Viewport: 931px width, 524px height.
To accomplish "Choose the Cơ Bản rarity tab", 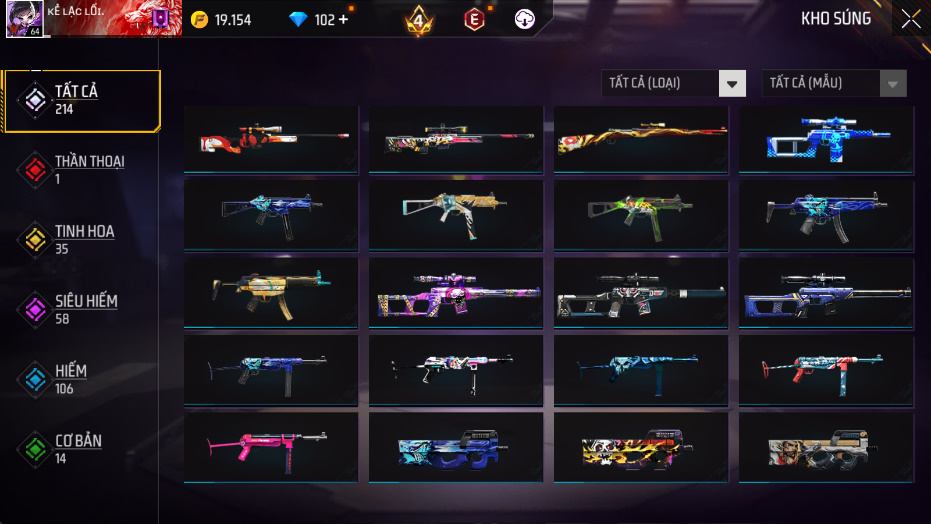I will coord(80,449).
